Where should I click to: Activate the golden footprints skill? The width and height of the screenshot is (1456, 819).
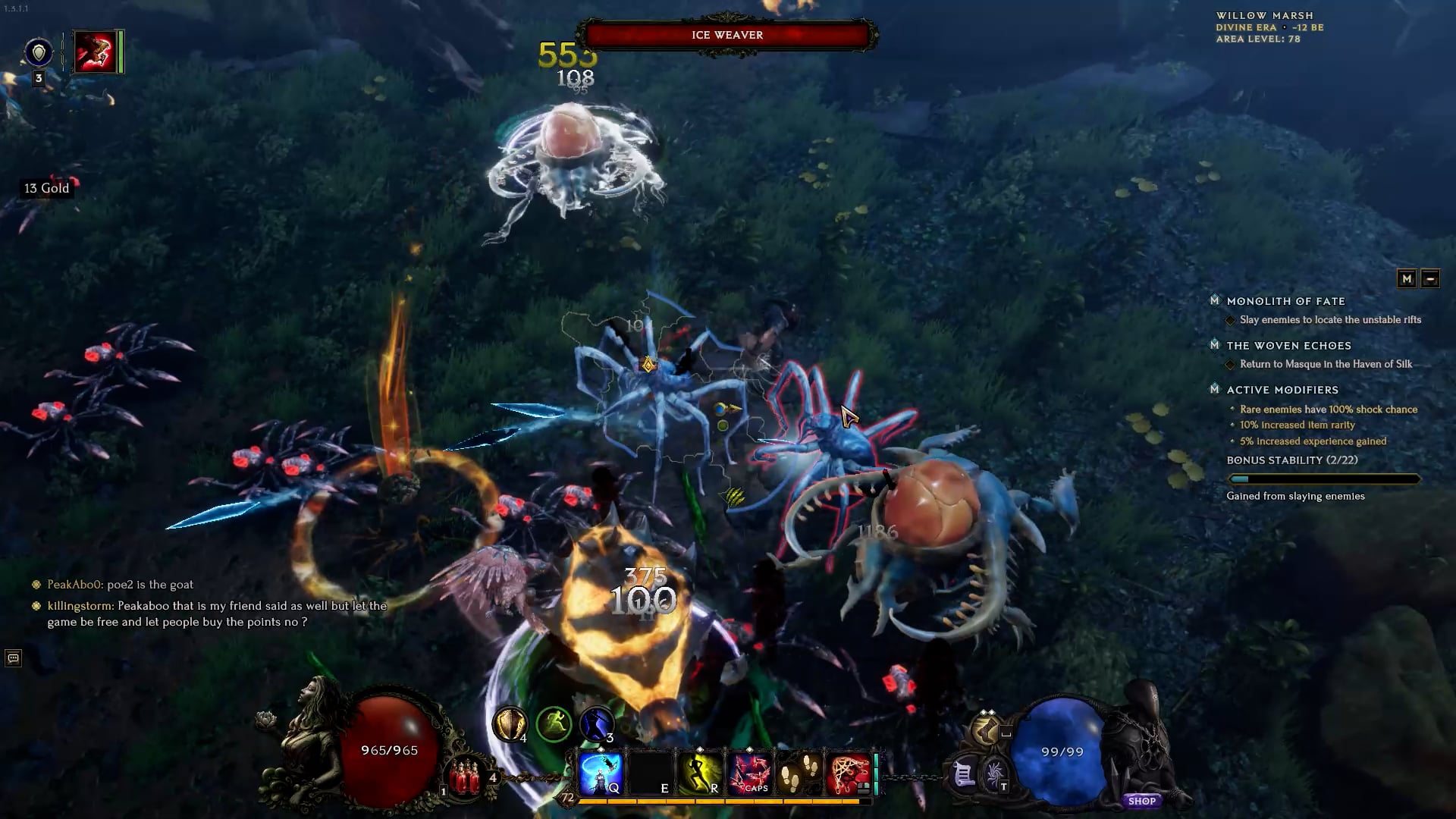pyautogui.click(x=799, y=773)
